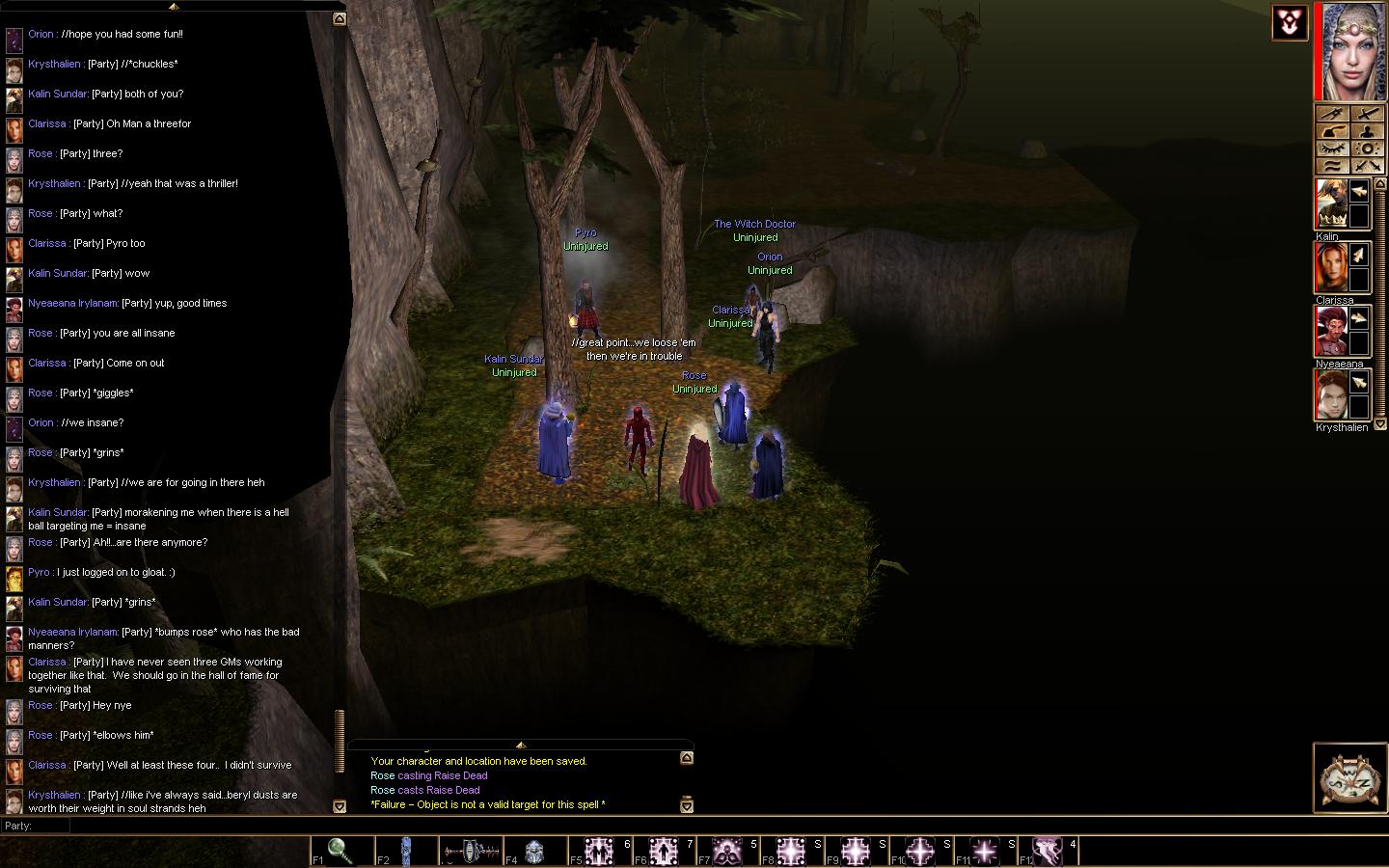1389x868 pixels.
Task: Click the player character portrait
Action: pyautogui.click(x=1354, y=52)
